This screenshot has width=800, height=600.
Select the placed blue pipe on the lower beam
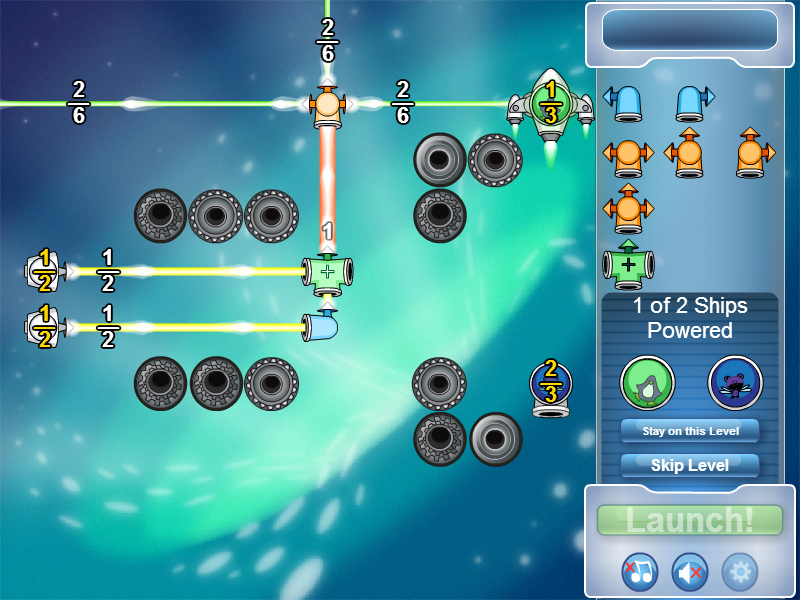[x=321, y=327]
